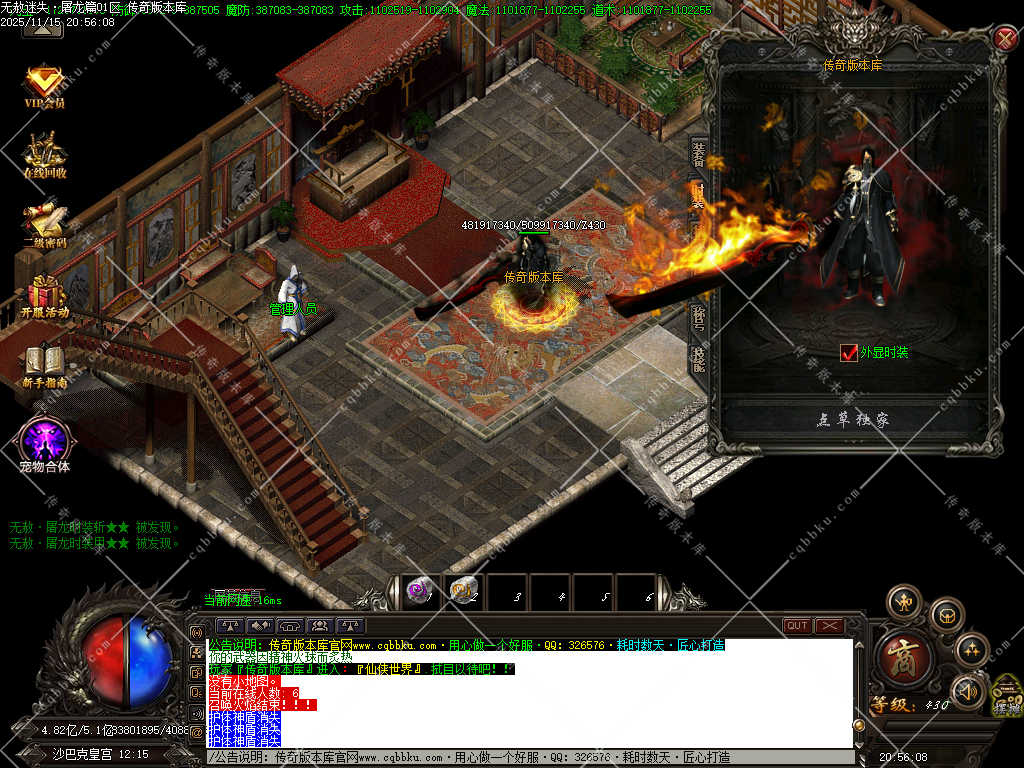
Task: Open the 新手指南 beginner guide book
Action: click(44, 365)
